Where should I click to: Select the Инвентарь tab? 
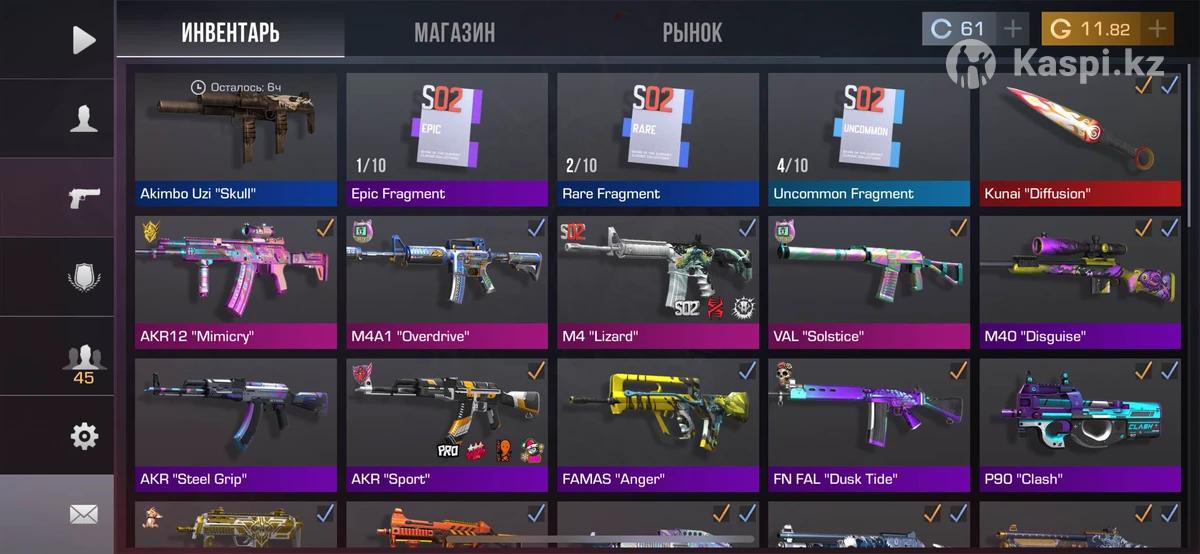[230, 32]
